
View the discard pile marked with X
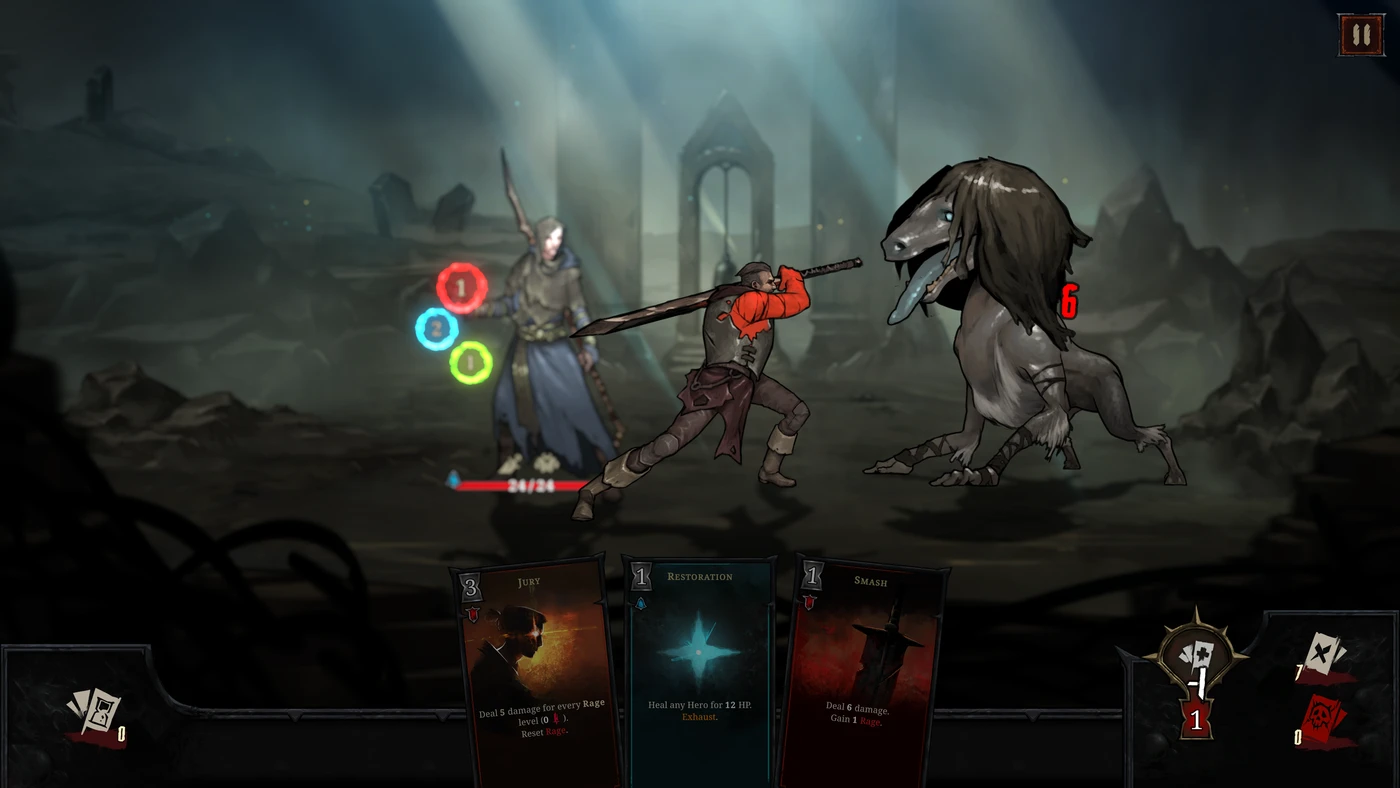pyautogui.click(x=1325, y=656)
